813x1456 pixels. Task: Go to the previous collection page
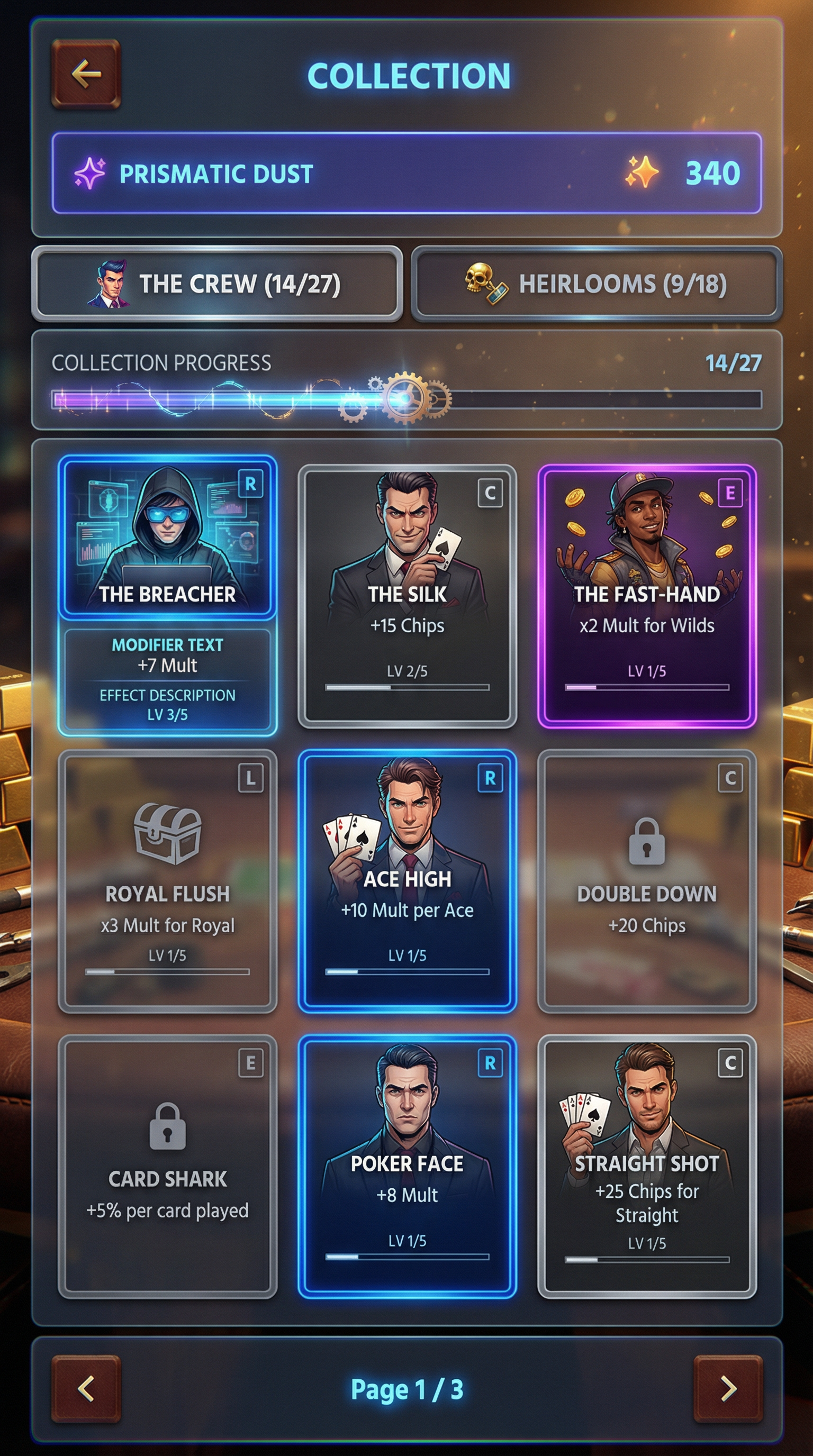point(86,1388)
